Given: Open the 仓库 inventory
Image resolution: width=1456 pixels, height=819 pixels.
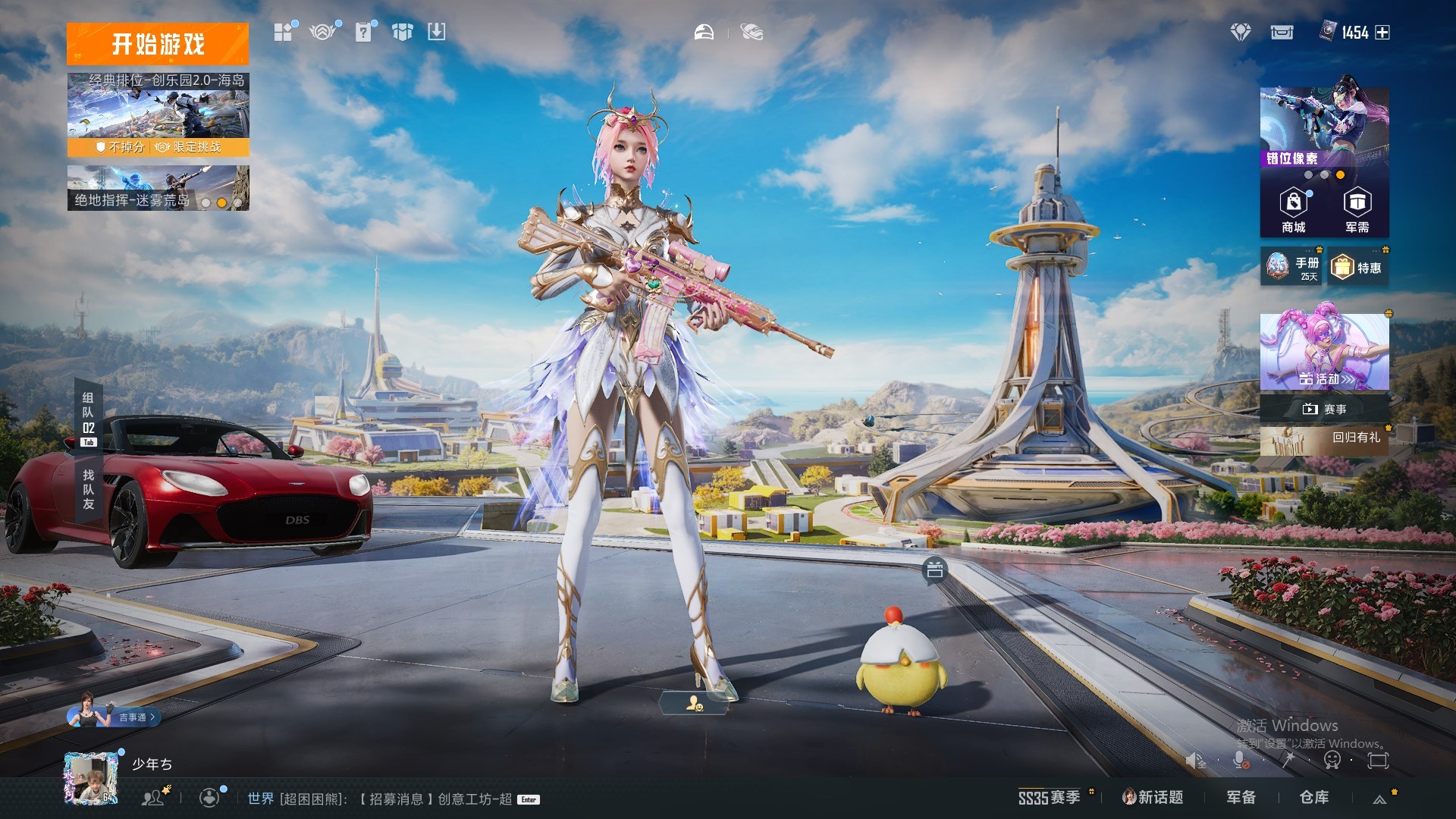Looking at the screenshot, I should coord(1314,798).
